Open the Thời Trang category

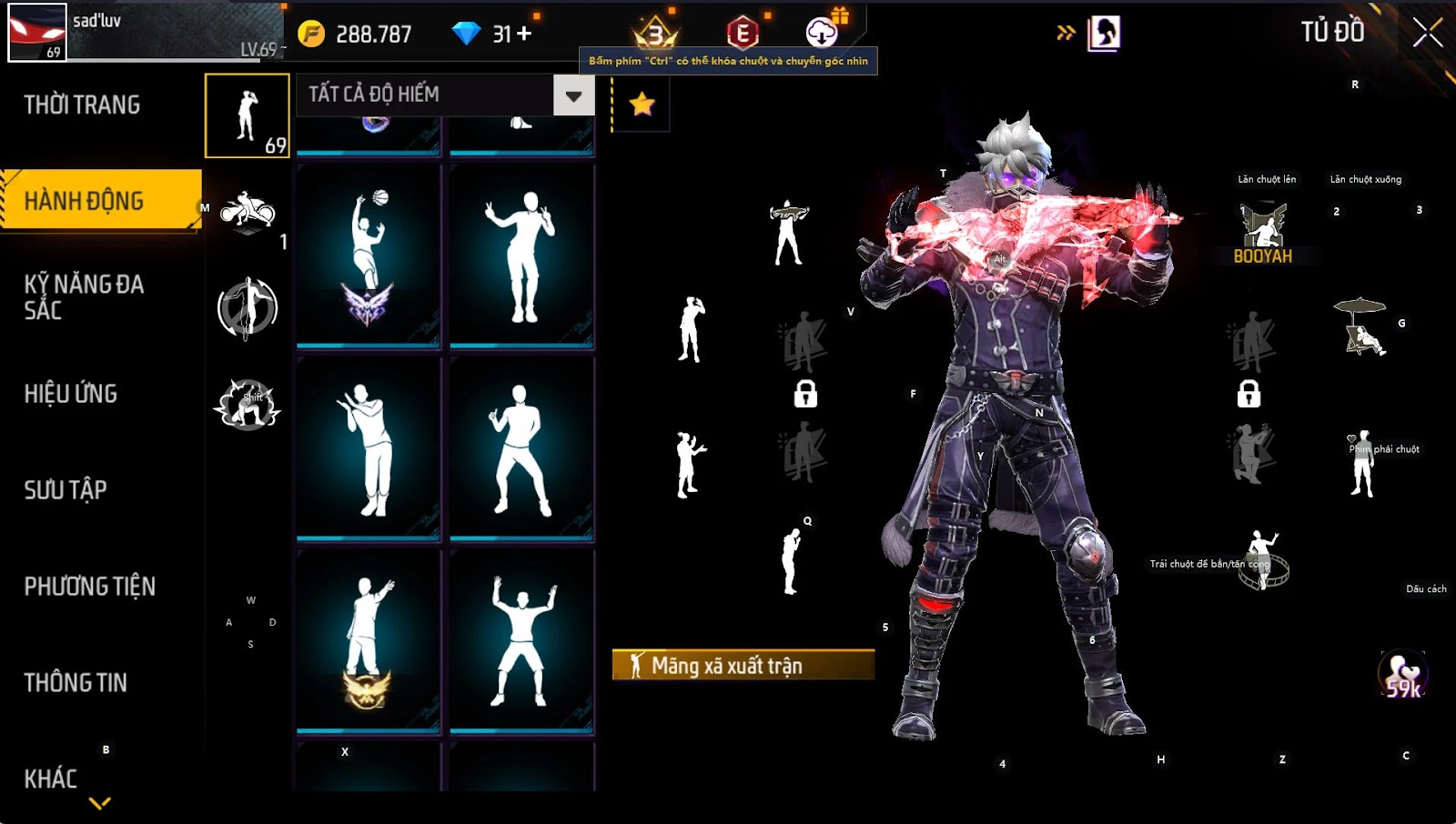point(82,105)
